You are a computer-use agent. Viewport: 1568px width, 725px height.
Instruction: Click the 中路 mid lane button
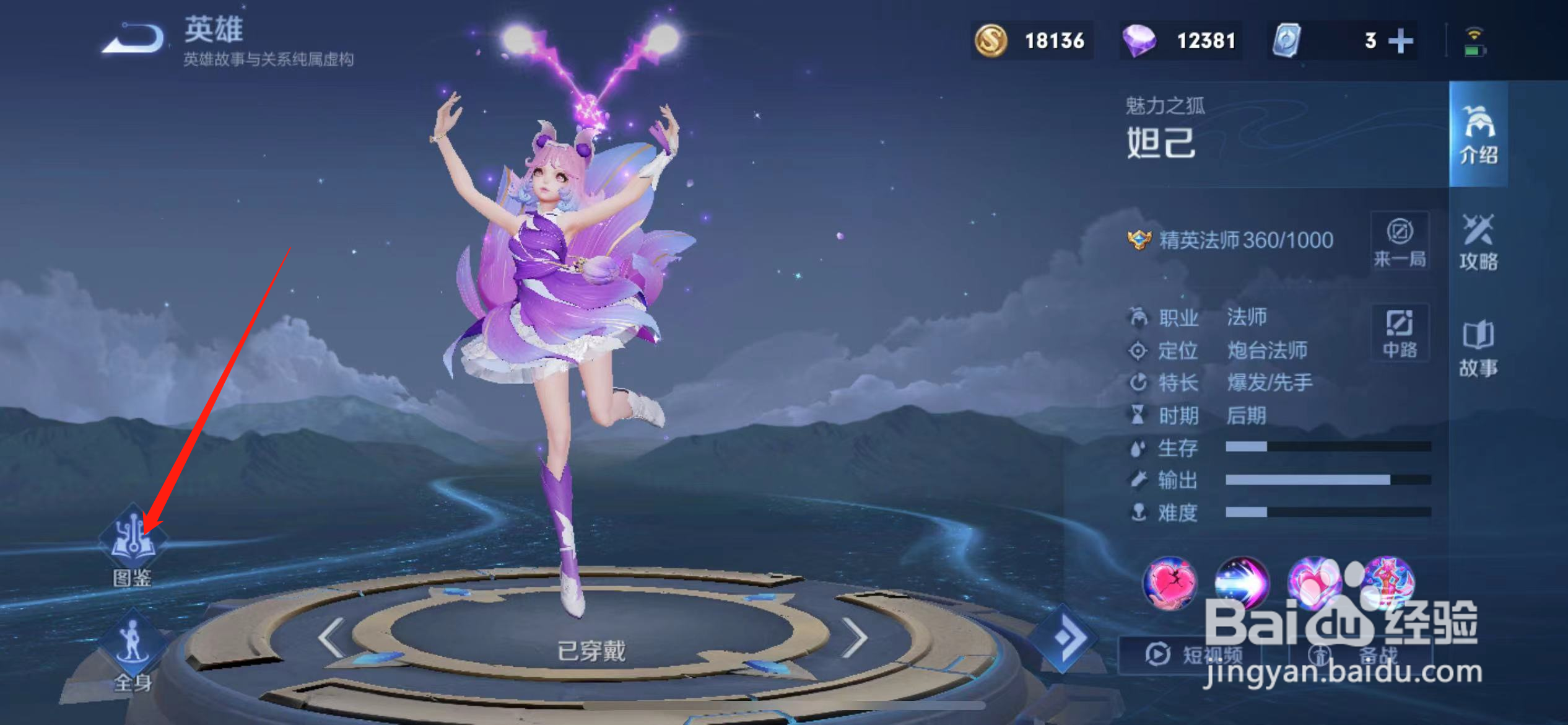tap(1400, 333)
